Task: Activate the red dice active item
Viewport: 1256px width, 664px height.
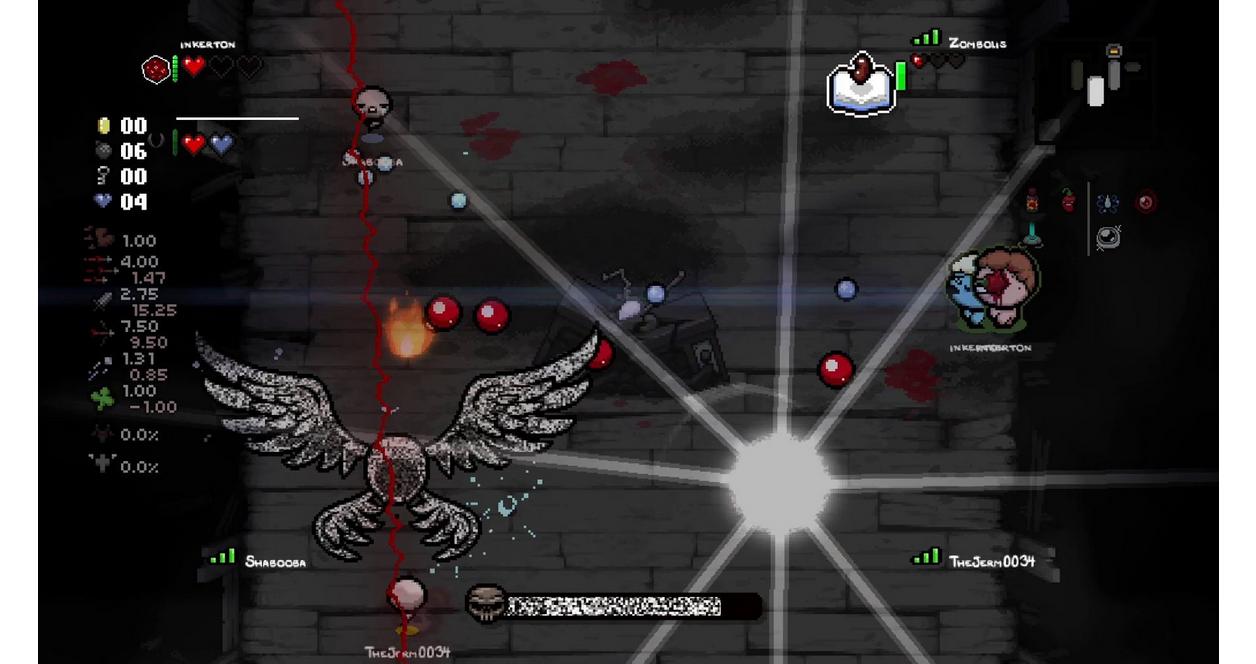Action: [156, 69]
